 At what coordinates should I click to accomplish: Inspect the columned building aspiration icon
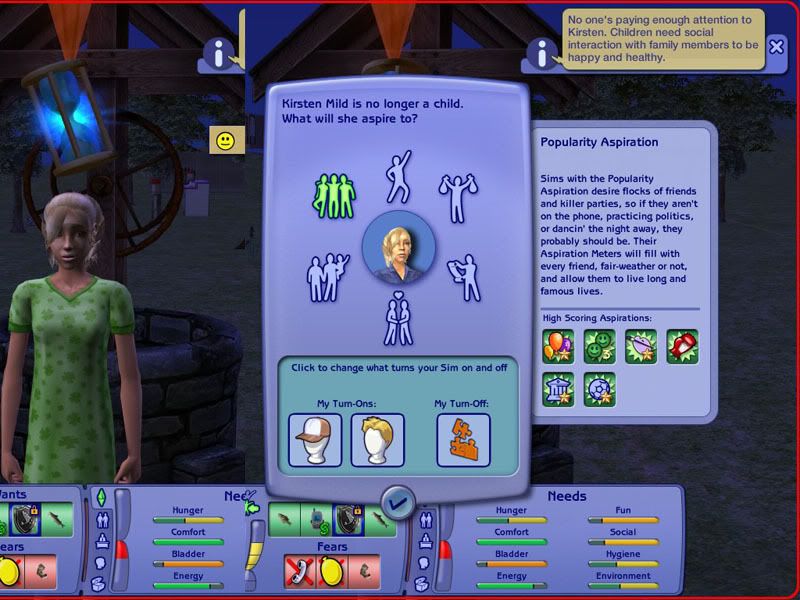pyautogui.click(x=556, y=390)
